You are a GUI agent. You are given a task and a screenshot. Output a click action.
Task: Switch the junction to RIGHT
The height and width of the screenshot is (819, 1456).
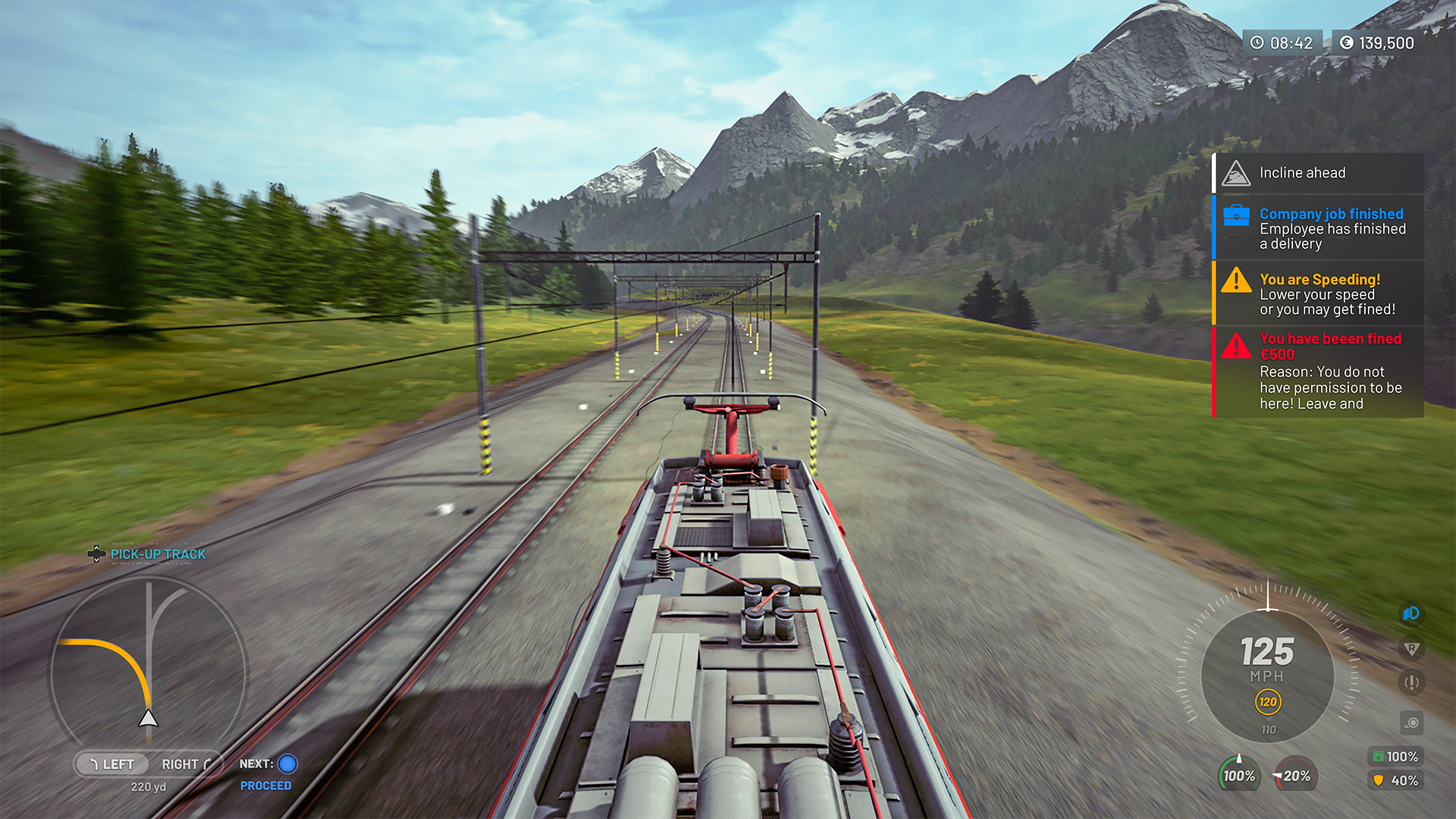tap(185, 764)
